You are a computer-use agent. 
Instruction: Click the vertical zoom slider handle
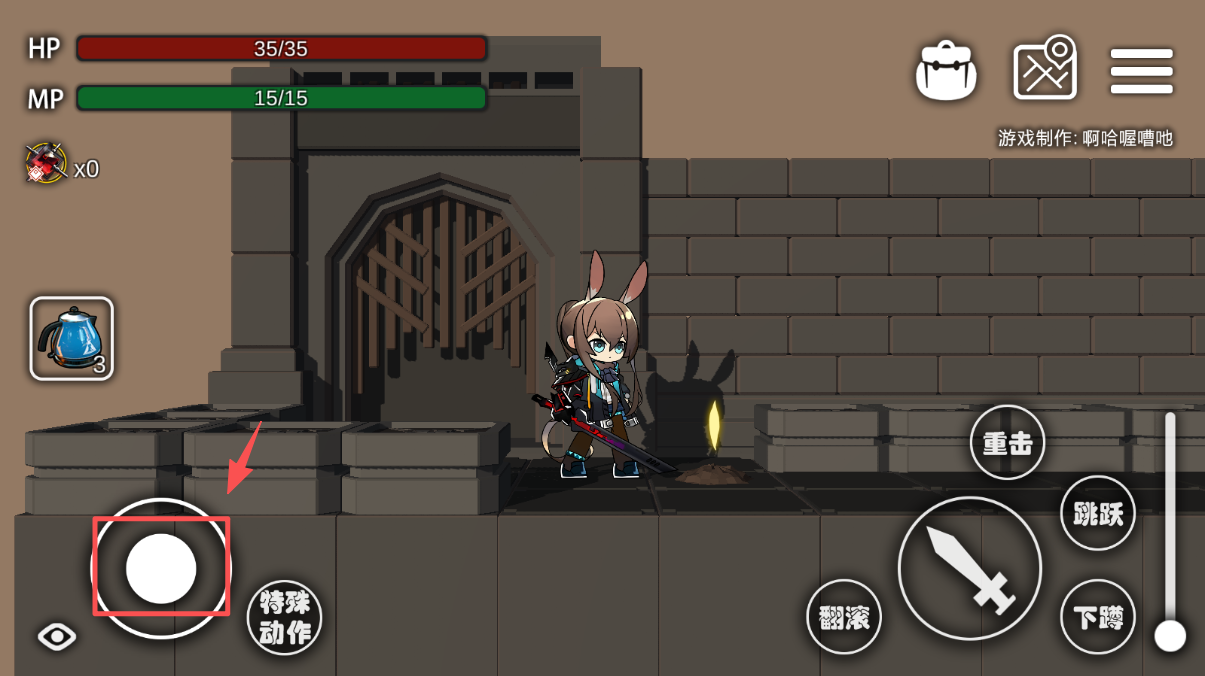point(1170,635)
